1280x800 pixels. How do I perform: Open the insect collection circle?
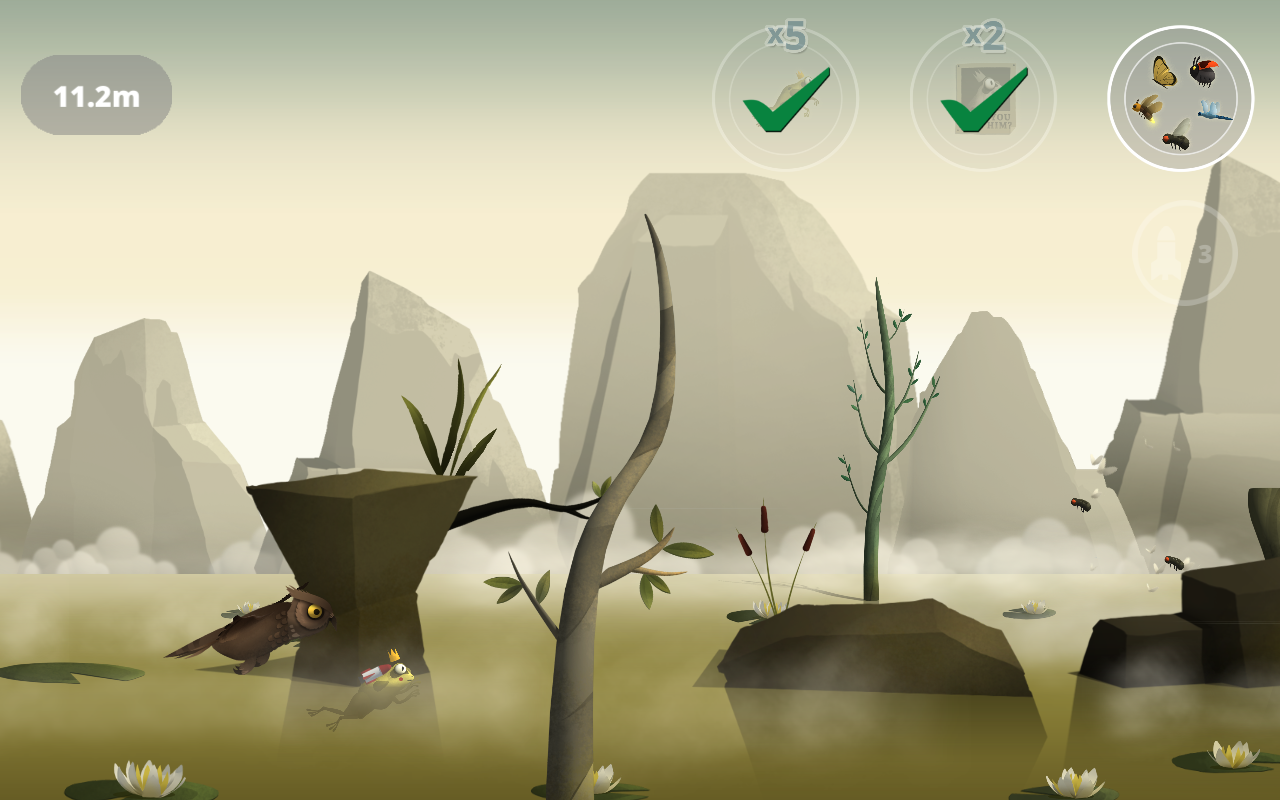point(1180,98)
